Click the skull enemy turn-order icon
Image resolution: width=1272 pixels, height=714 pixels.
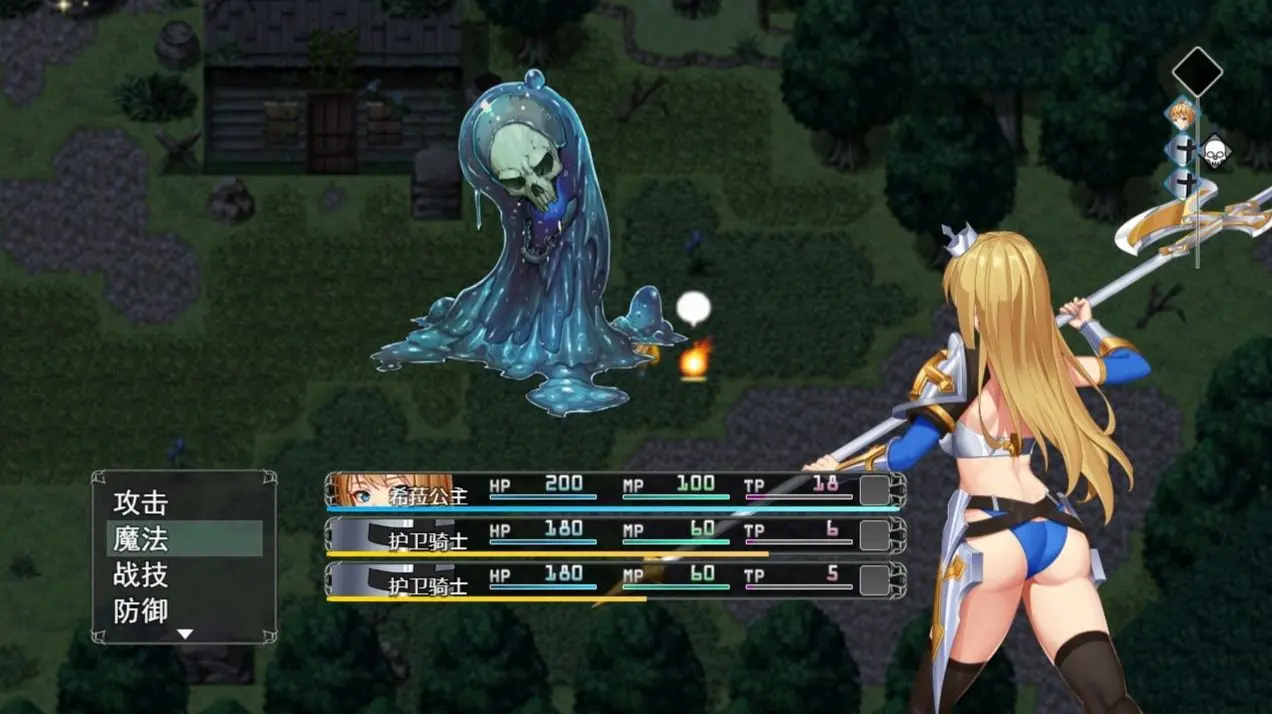[1215, 151]
